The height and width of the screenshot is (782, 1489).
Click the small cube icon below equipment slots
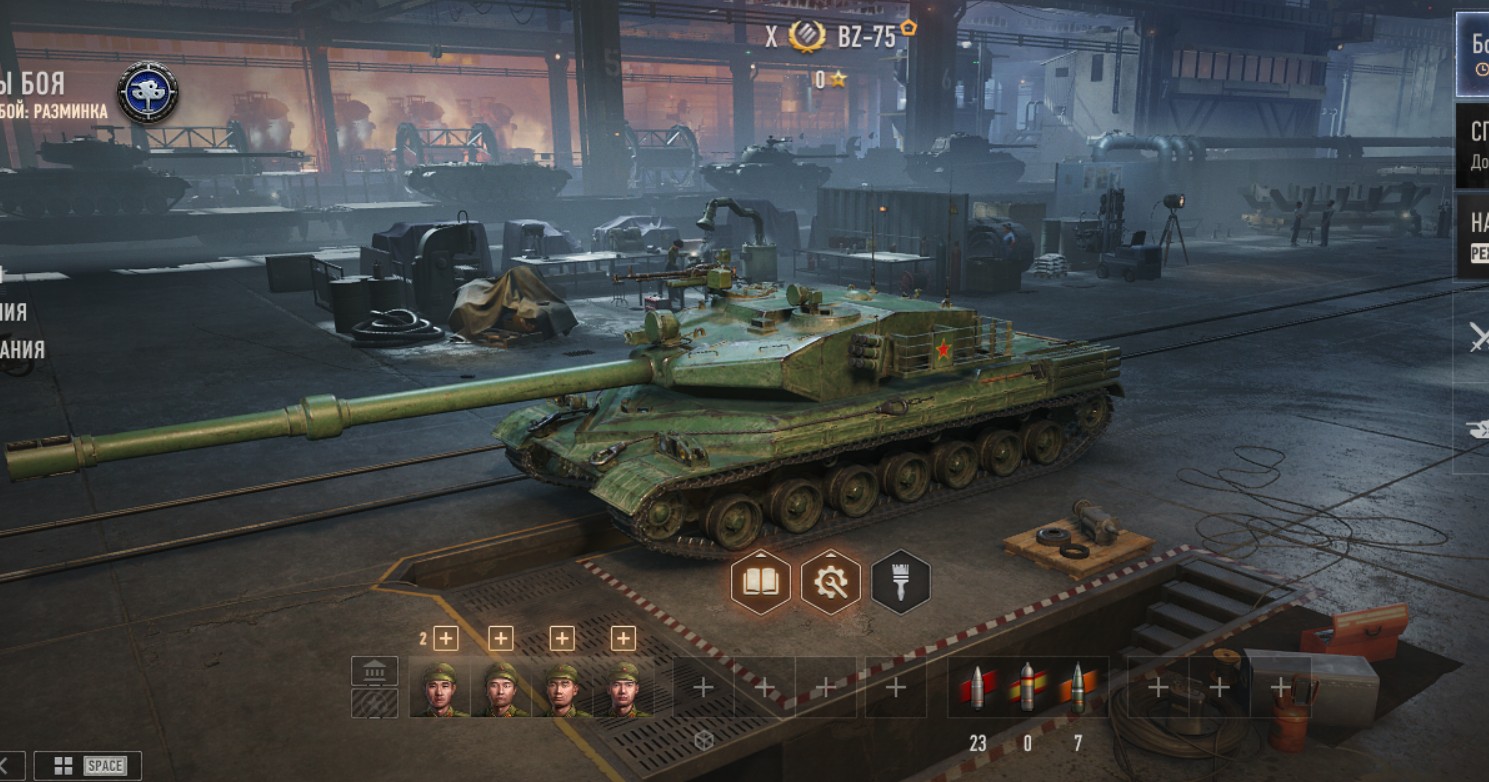tap(703, 739)
